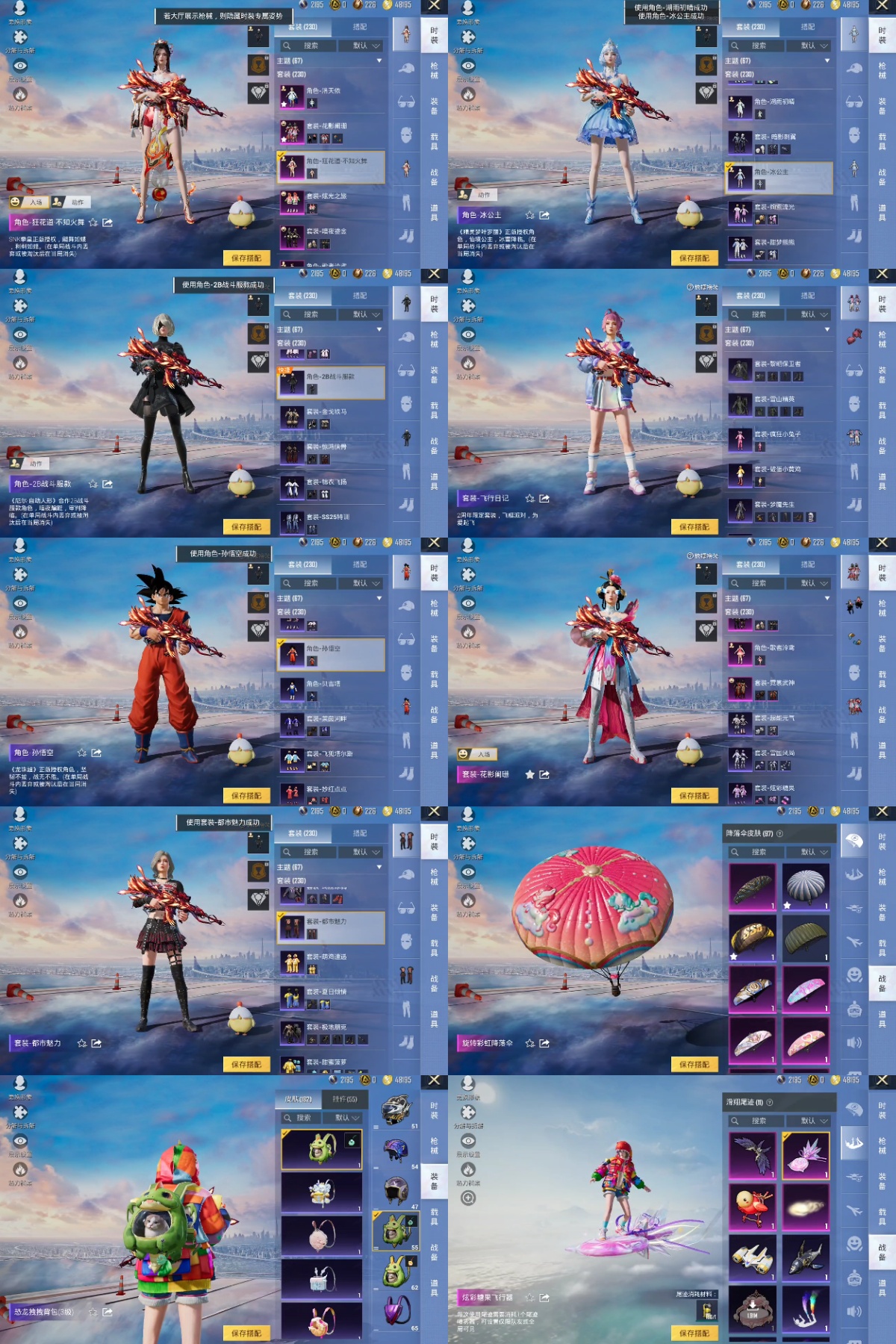This screenshot has height=1344, width=896.
Task: Choose the 套装-萌鸡速递 outfit row
Action: (331, 962)
